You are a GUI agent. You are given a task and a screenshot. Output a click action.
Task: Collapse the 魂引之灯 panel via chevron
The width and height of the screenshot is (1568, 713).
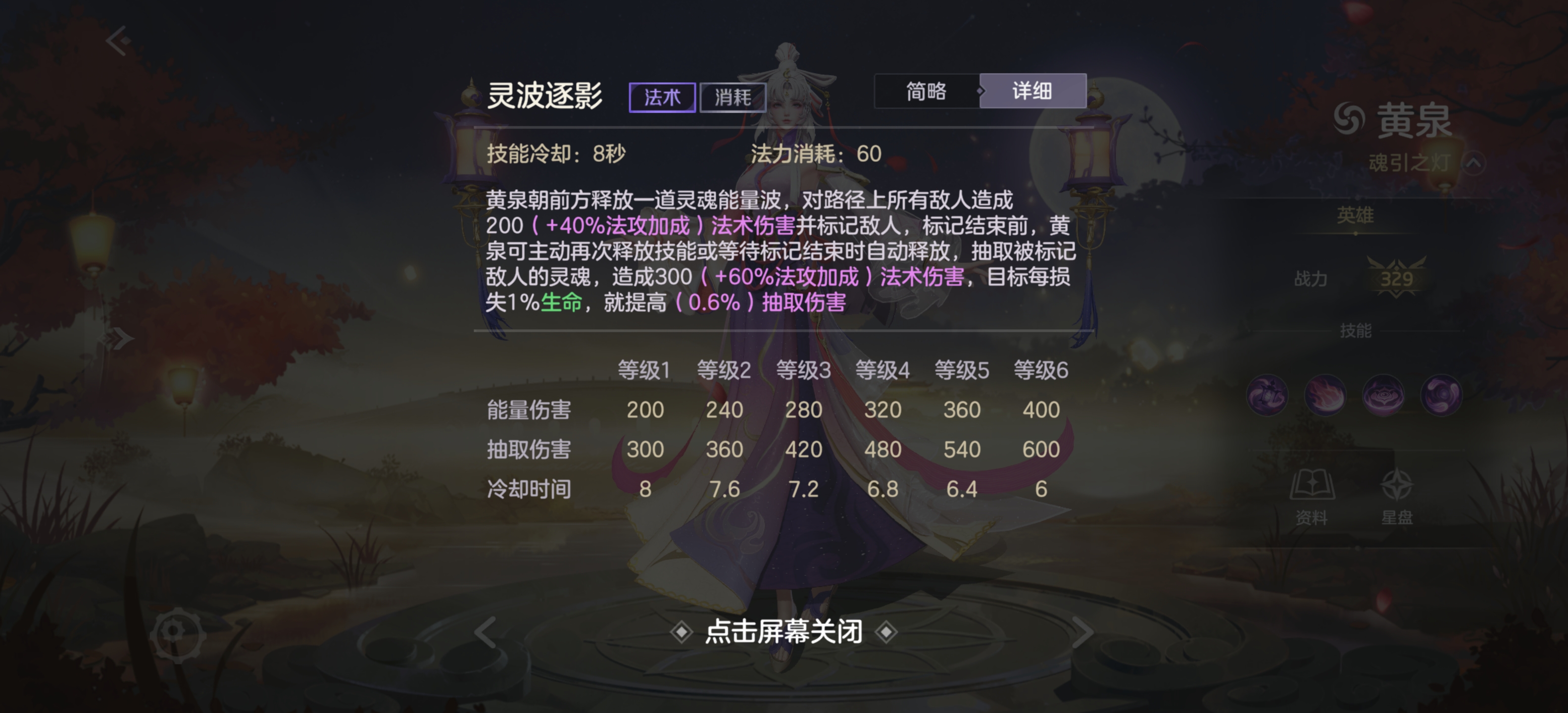(1475, 163)
